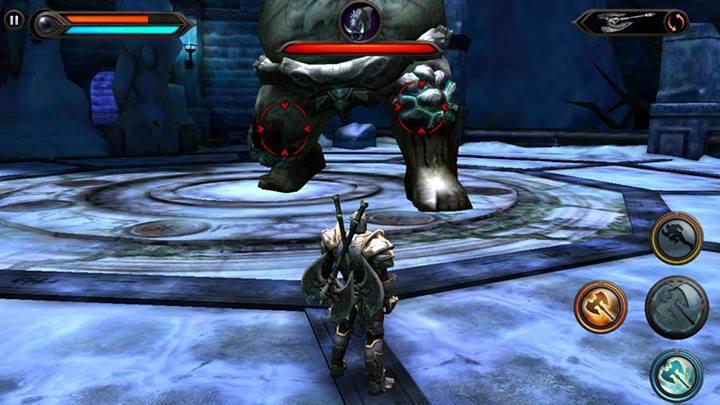Tap the weapon swap arrows icon
The width and height of the screenshot is (720, 405).
(x=677, y=21)
